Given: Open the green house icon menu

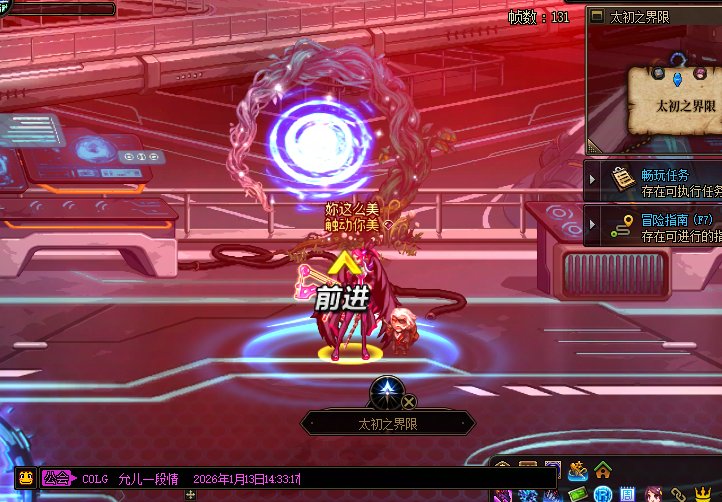Looking at the screenshot, I should click(603, 469).
